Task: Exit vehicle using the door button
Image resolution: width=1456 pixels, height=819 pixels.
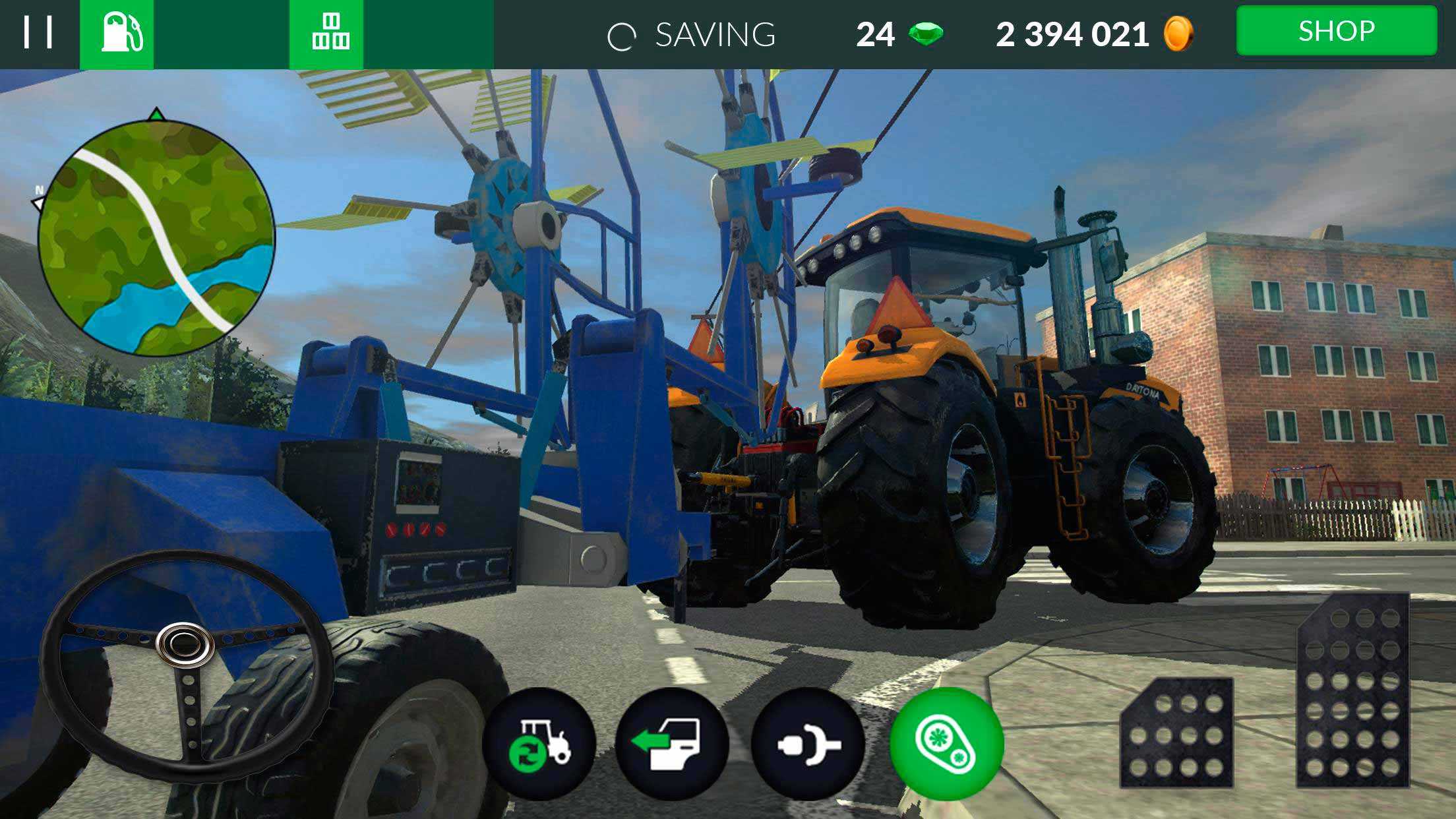Action: pos(672,744)
